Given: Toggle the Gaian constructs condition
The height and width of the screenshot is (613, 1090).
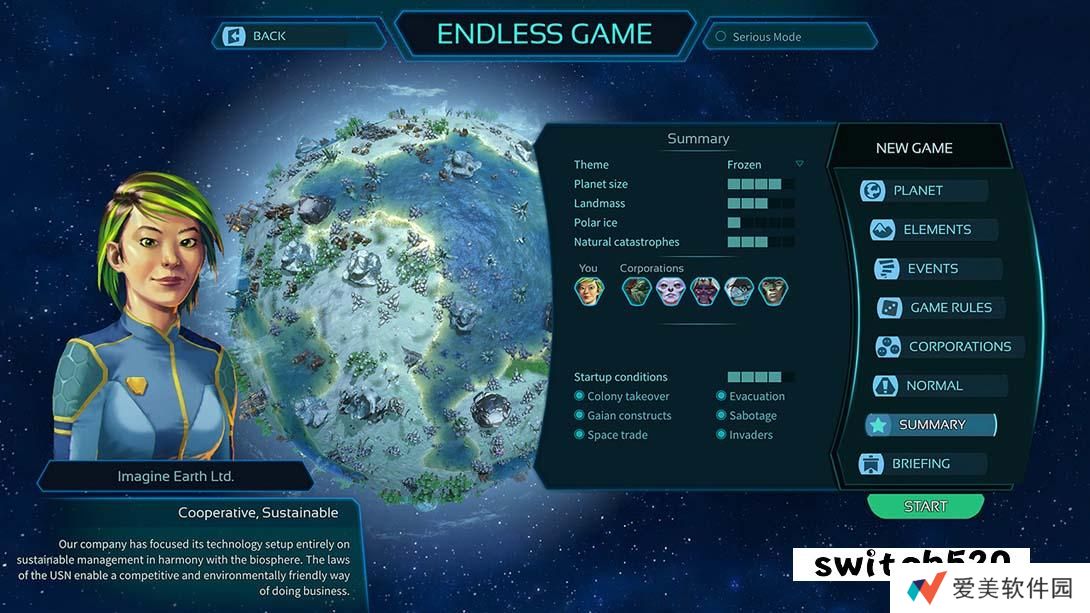Looking at the screenshot, I should point(580,415).
